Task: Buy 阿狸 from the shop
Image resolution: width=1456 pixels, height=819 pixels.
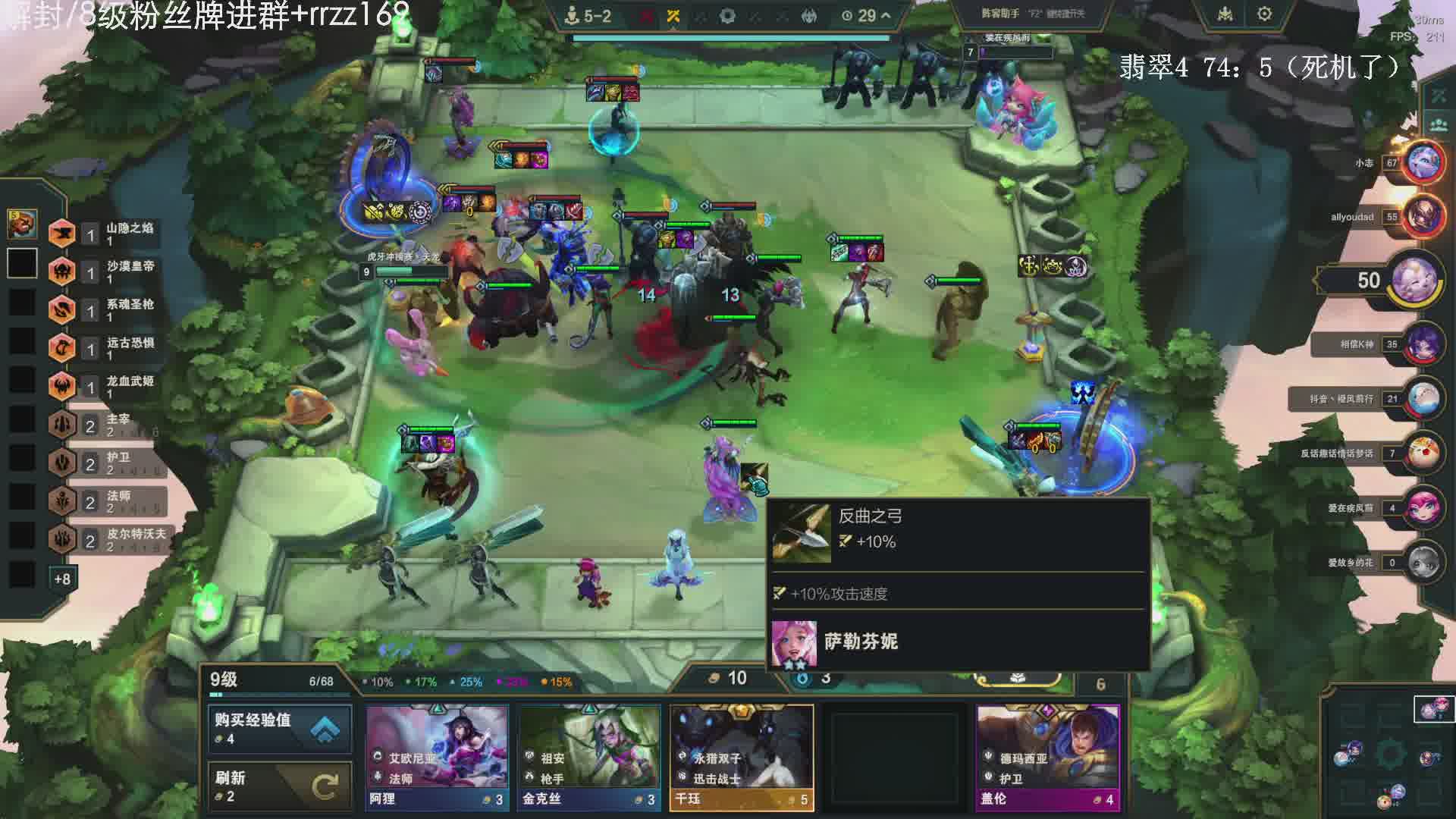Action: [x=438, y=758]
